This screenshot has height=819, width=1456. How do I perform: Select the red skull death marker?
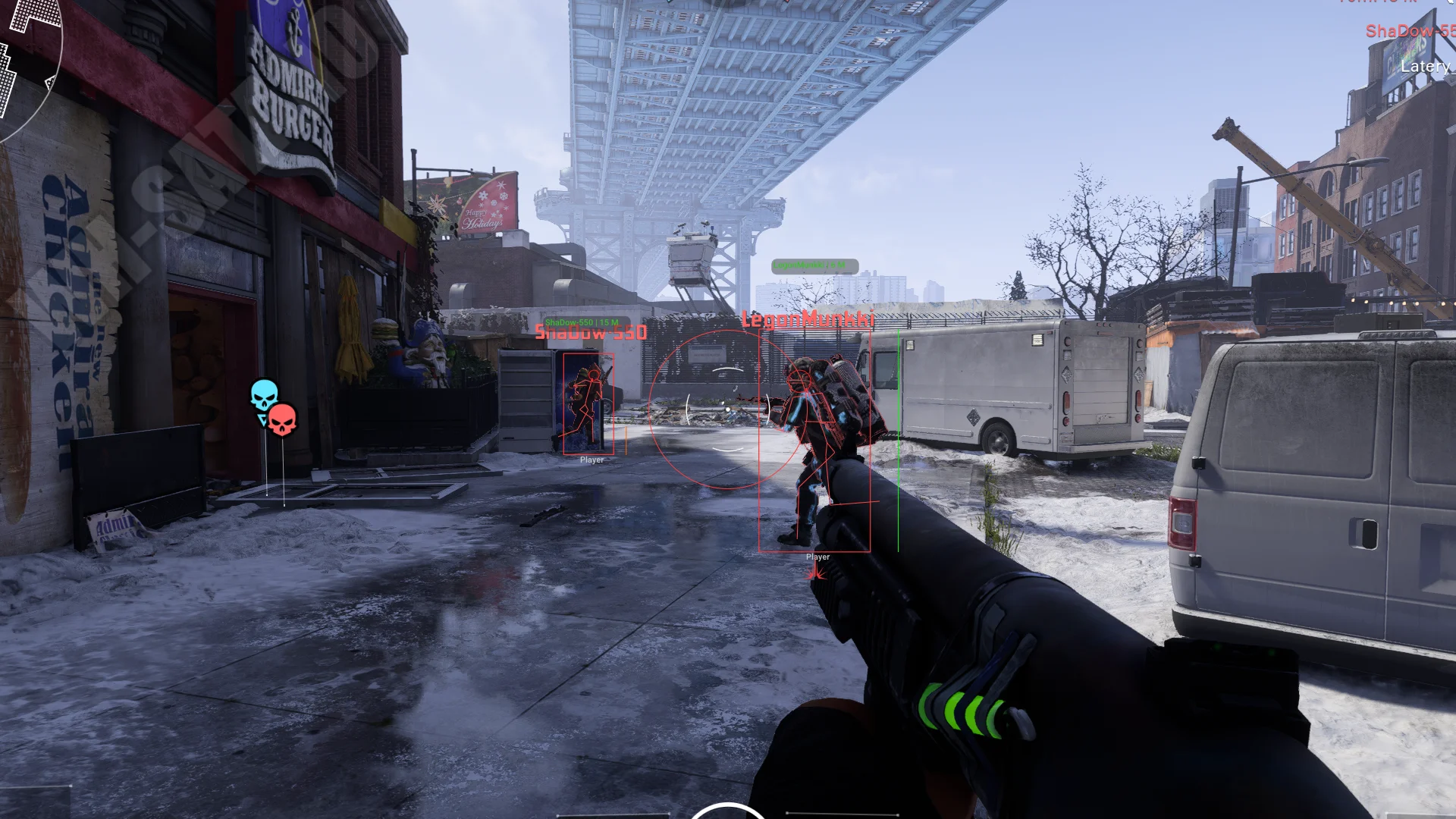282,419
